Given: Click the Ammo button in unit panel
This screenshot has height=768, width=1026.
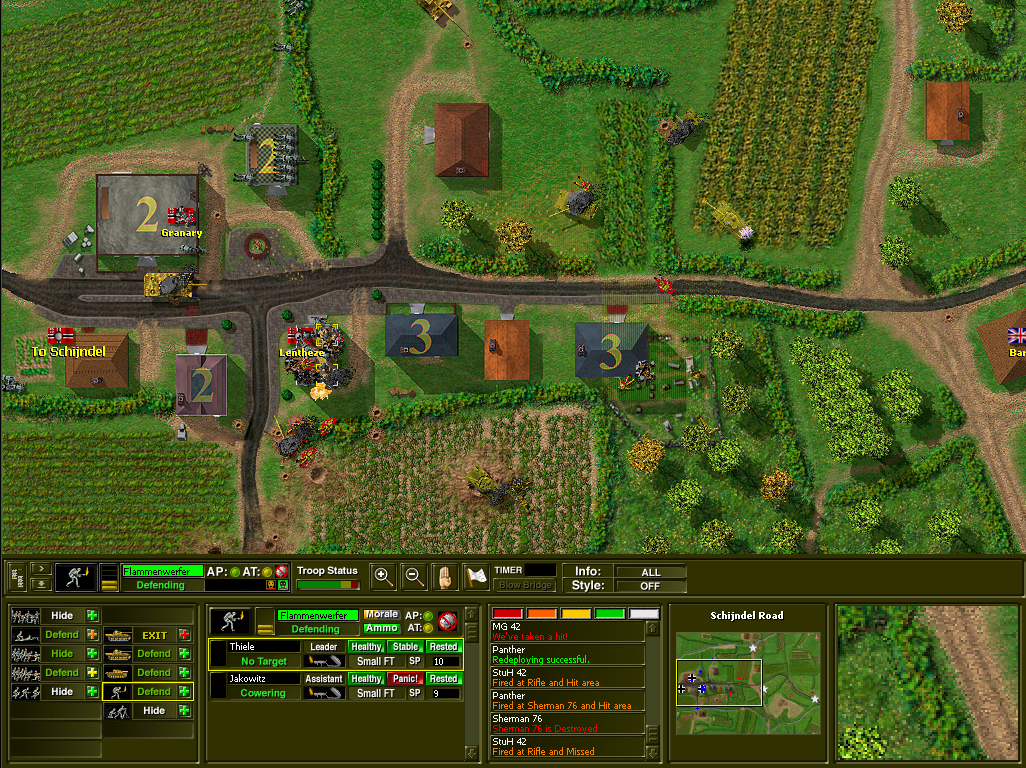Looking at the screenshot, I should (381, 628).
